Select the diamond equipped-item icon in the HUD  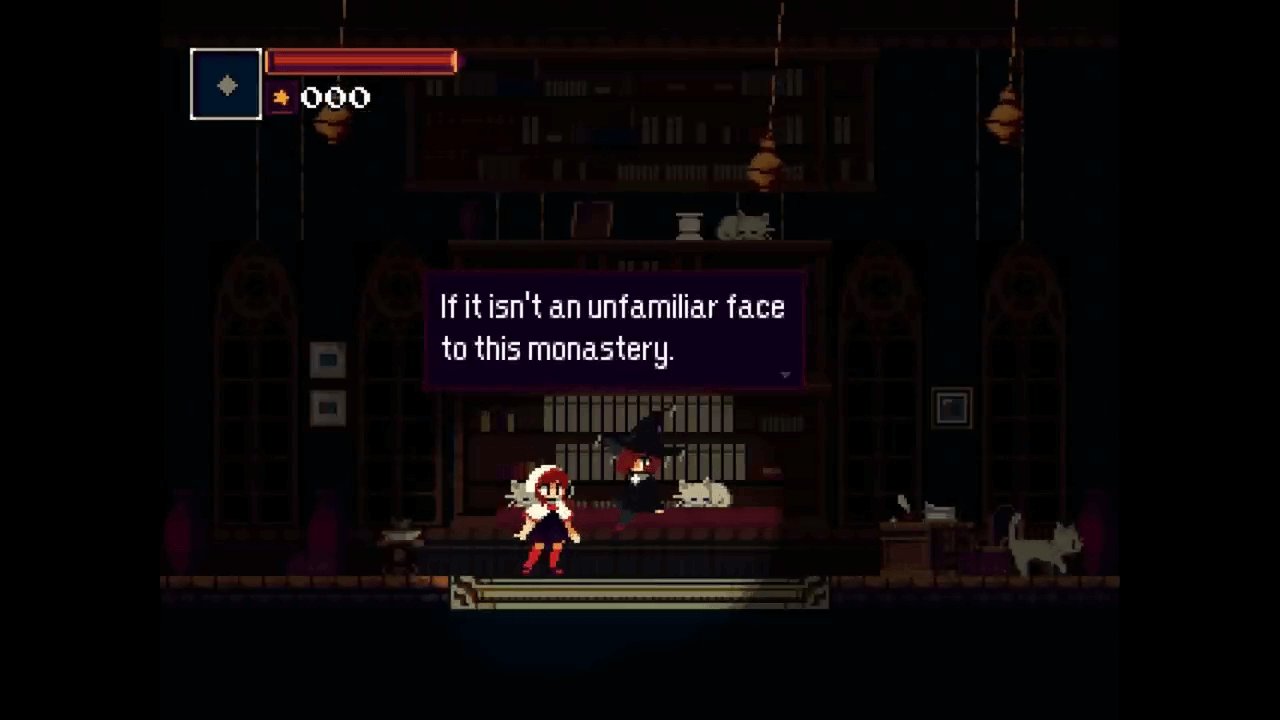[x=225, y=85]
